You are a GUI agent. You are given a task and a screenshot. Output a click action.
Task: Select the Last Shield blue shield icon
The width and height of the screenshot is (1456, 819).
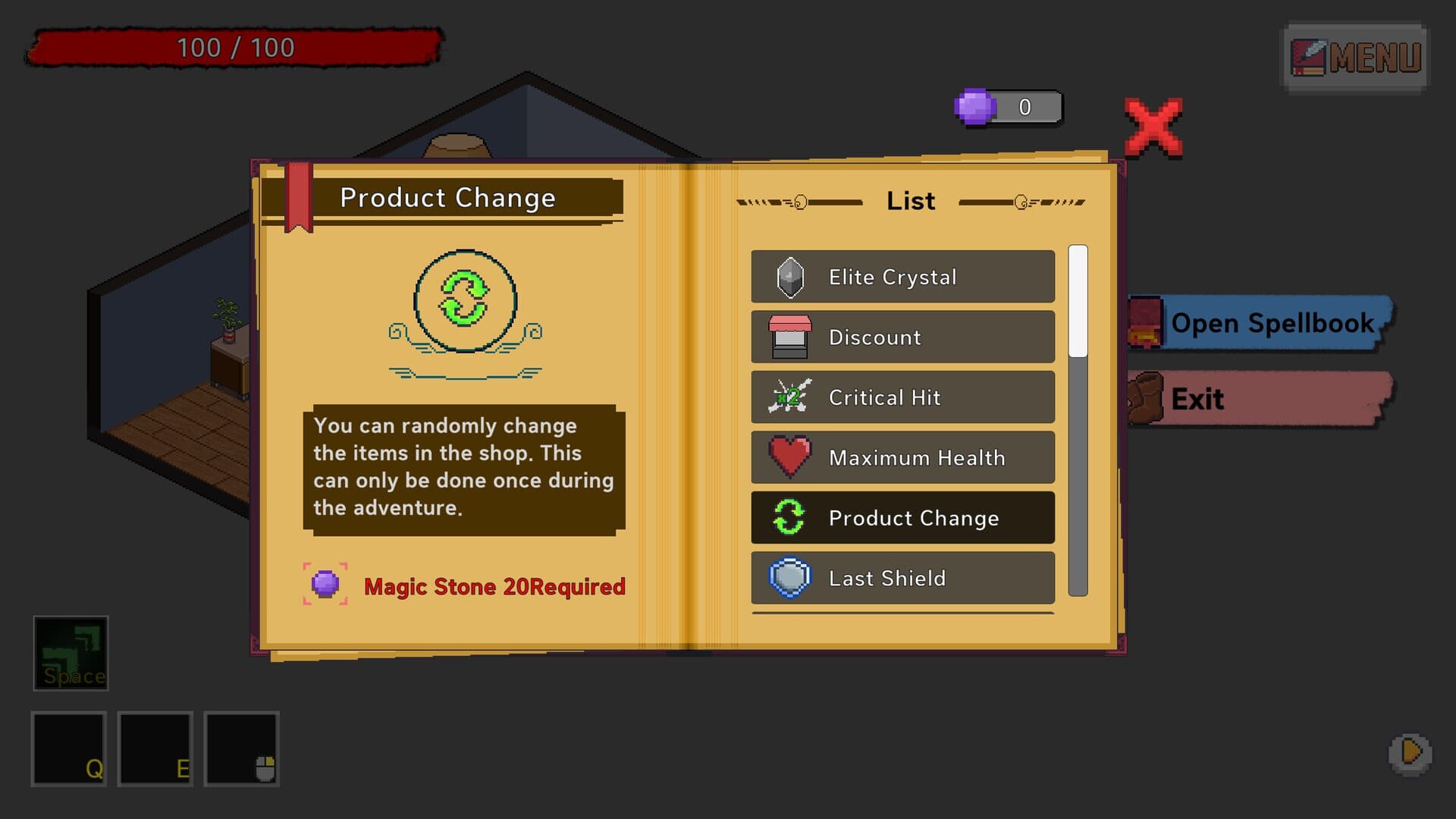(x=789, y=578)
